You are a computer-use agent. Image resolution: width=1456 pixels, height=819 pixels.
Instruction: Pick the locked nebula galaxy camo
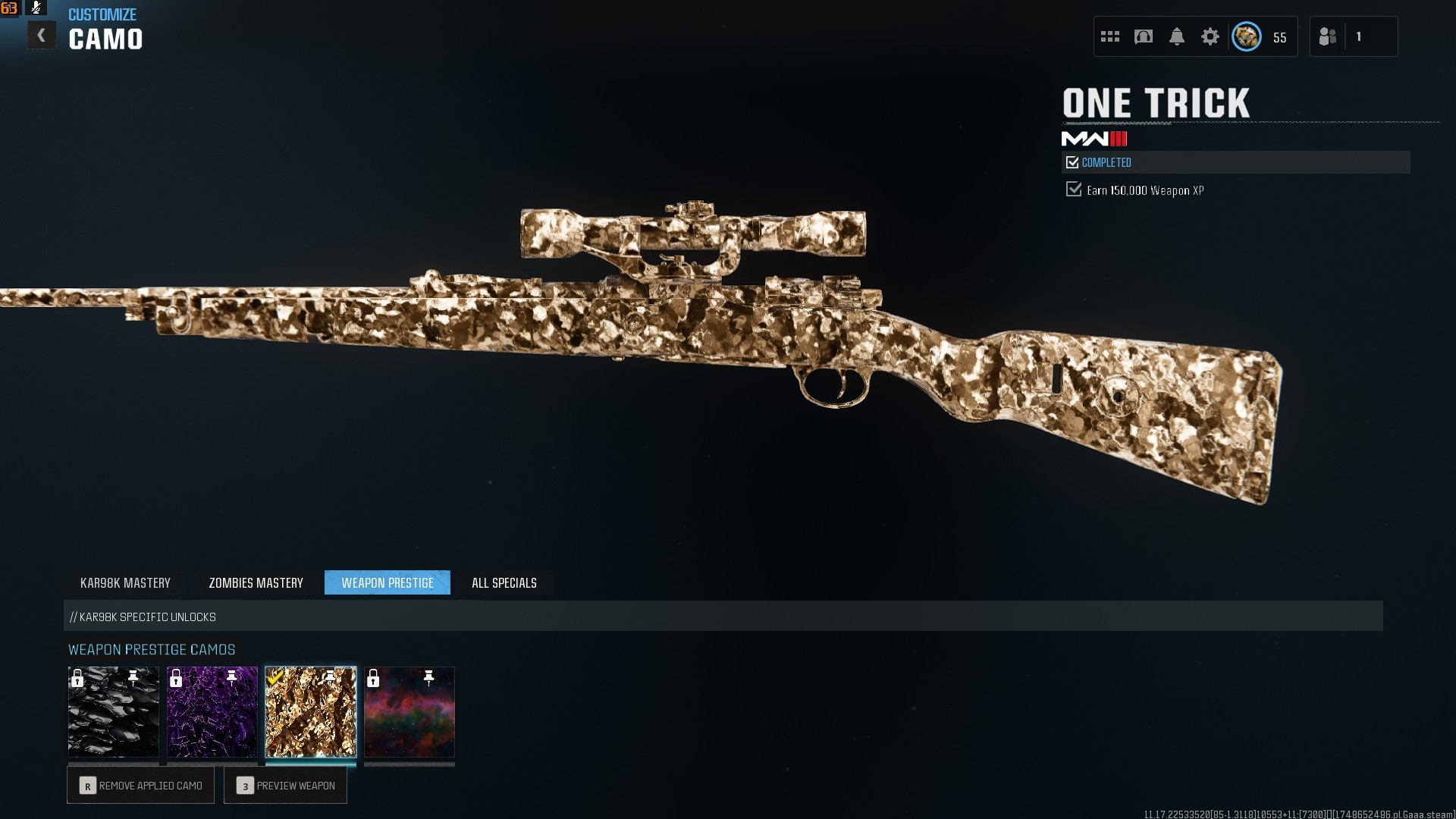tap(409, 712)
